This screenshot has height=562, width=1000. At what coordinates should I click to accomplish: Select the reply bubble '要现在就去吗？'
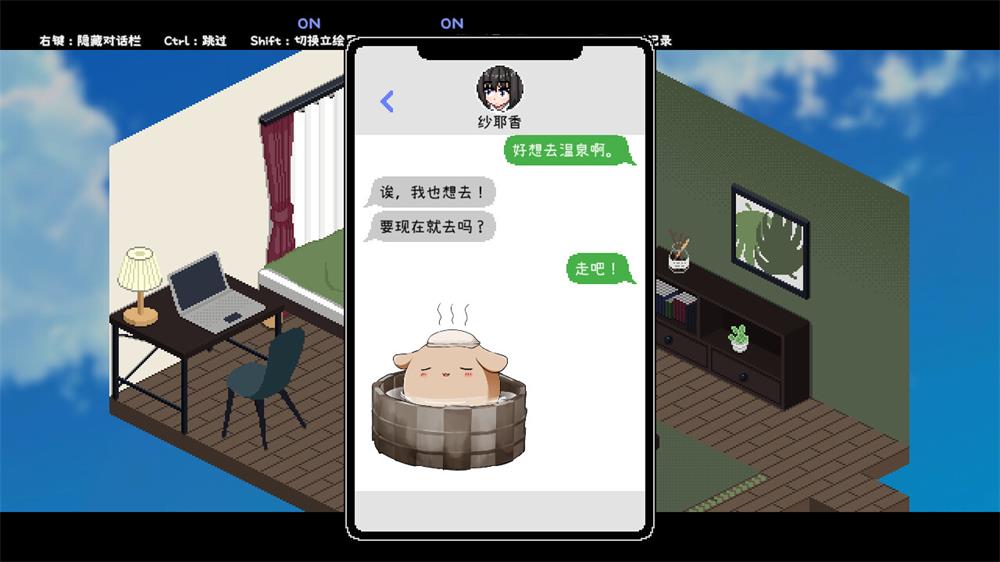[432, 226]
